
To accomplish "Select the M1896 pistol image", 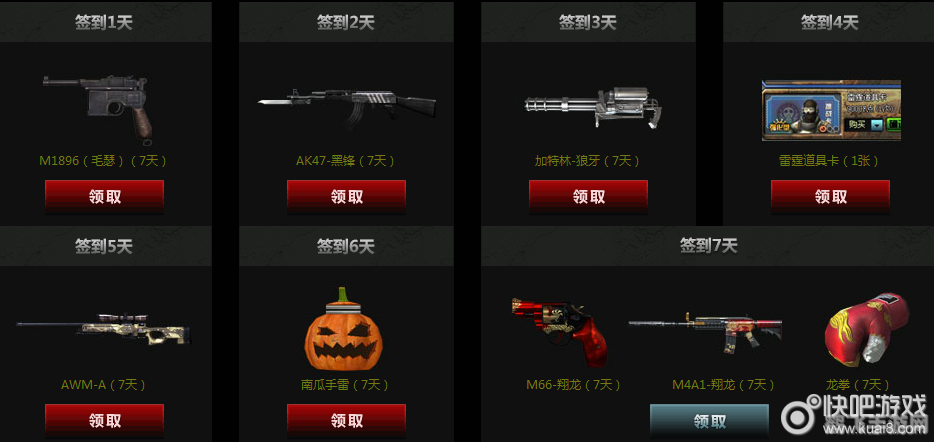I will pos(104,105).
